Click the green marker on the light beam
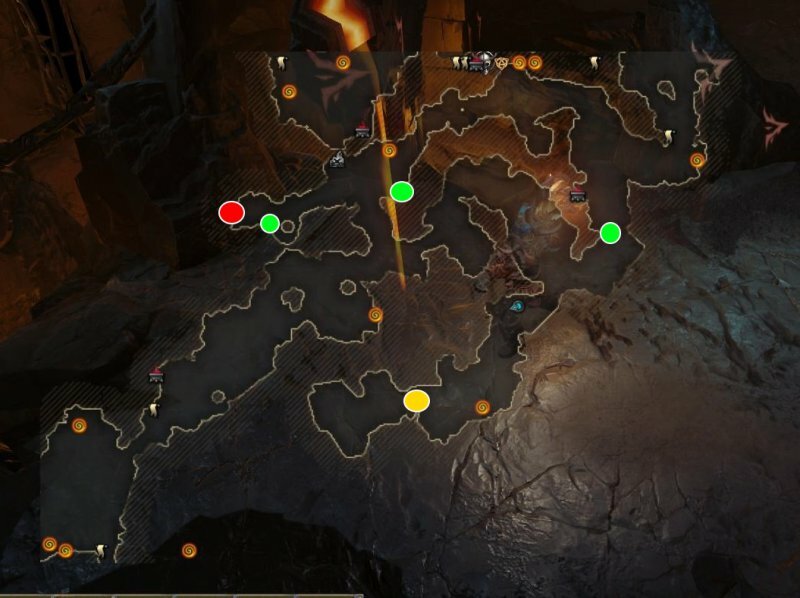The height and width of the screenshot is (598, 800). coord(402,191)
